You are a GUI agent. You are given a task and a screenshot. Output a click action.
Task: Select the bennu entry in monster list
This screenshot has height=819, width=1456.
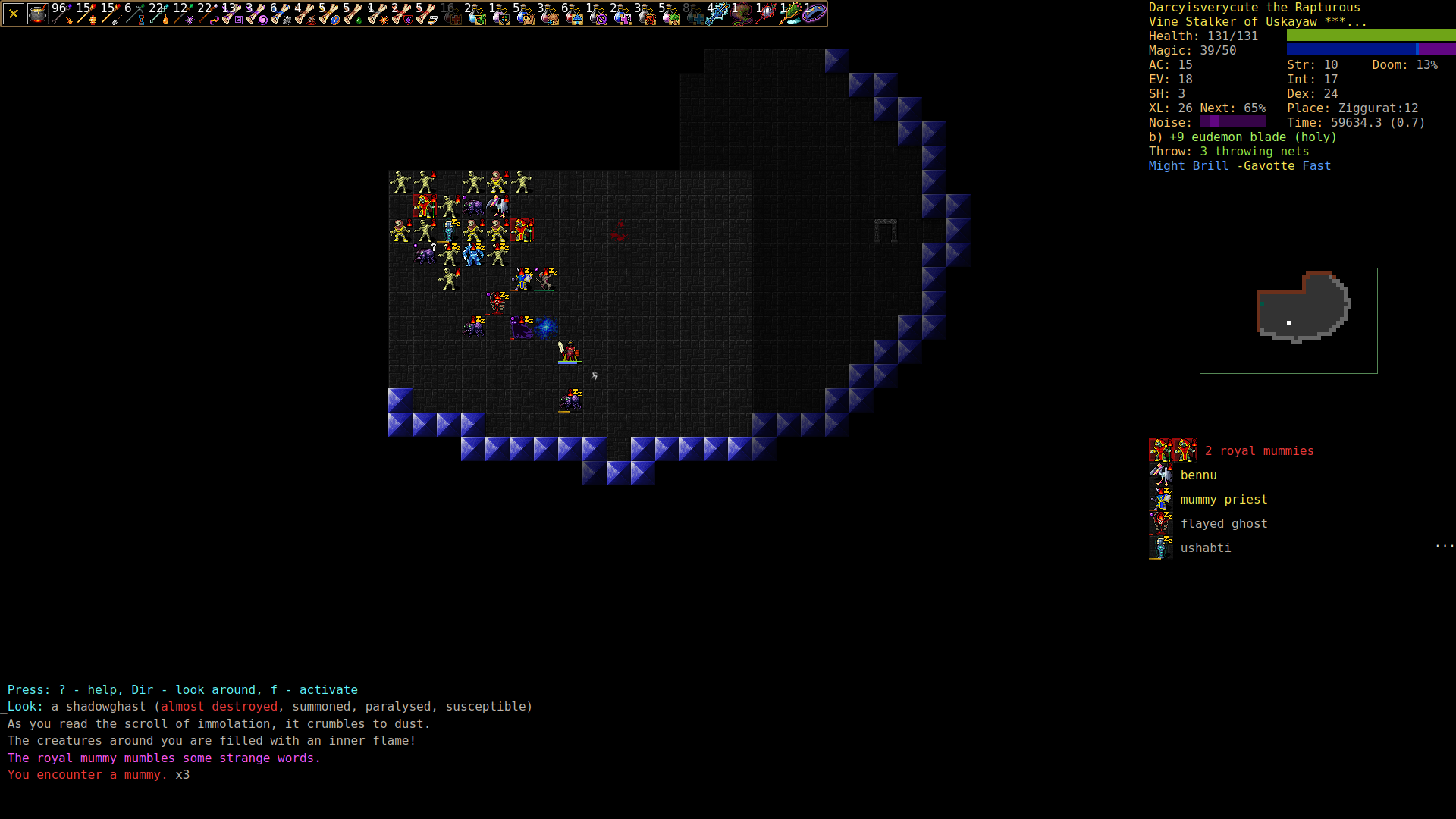tap(1198, 475)
